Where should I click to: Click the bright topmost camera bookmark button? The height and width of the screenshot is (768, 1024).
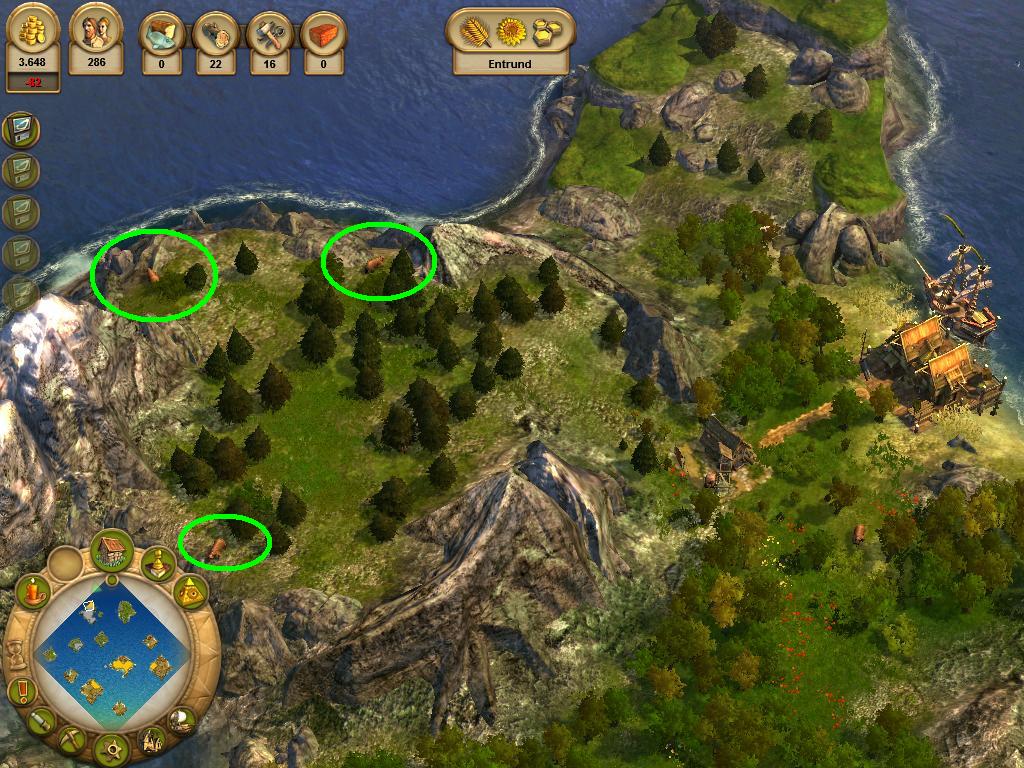point(20,129)
